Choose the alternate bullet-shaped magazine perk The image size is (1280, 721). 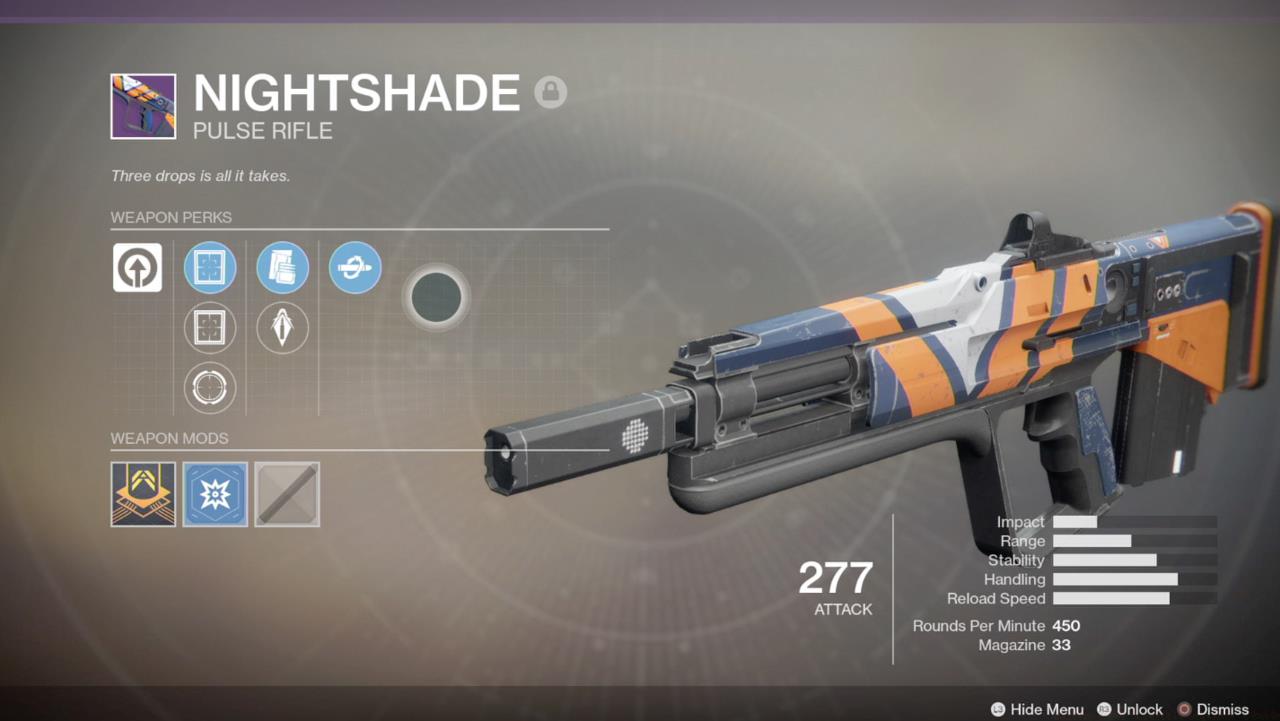(x=283, y=327)
